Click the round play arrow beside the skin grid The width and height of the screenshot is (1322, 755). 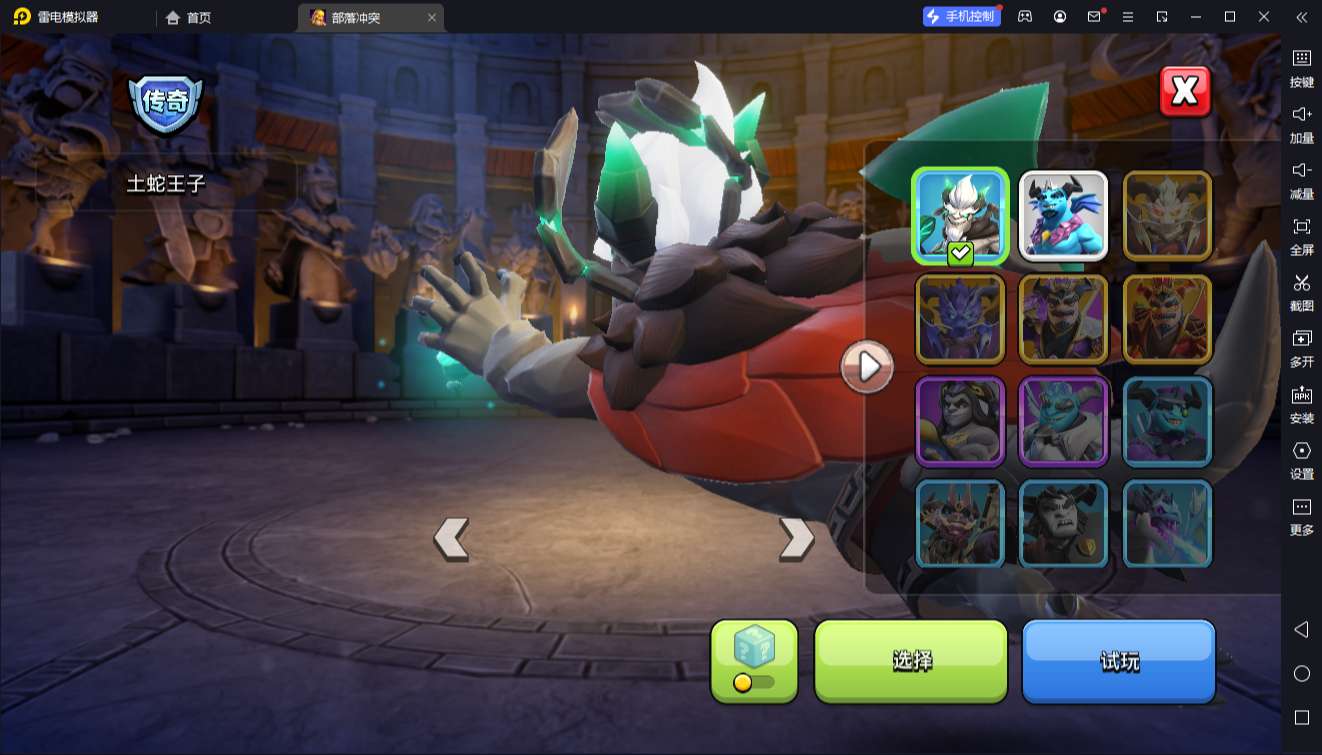click(x=867, y=367)
